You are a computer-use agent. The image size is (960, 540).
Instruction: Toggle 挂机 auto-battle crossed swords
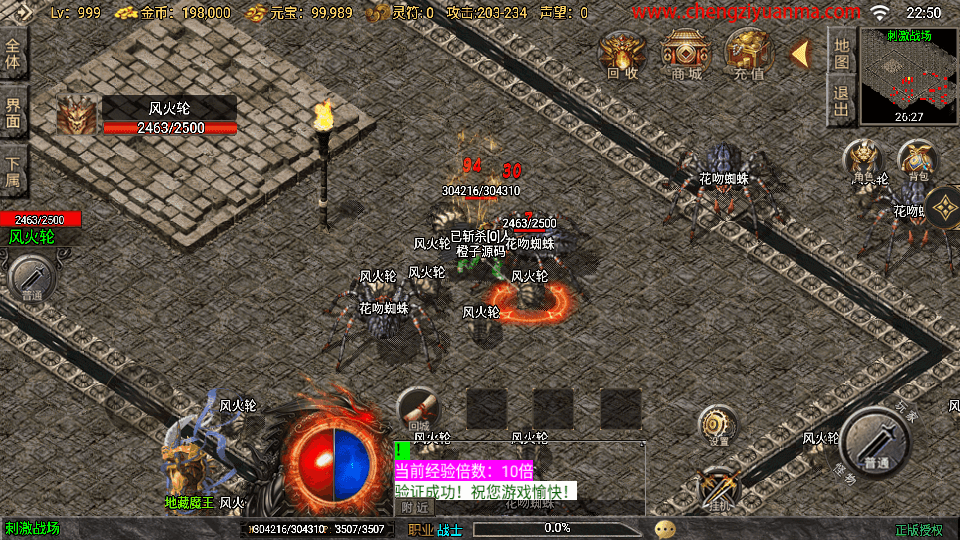(x=718, y=488)
